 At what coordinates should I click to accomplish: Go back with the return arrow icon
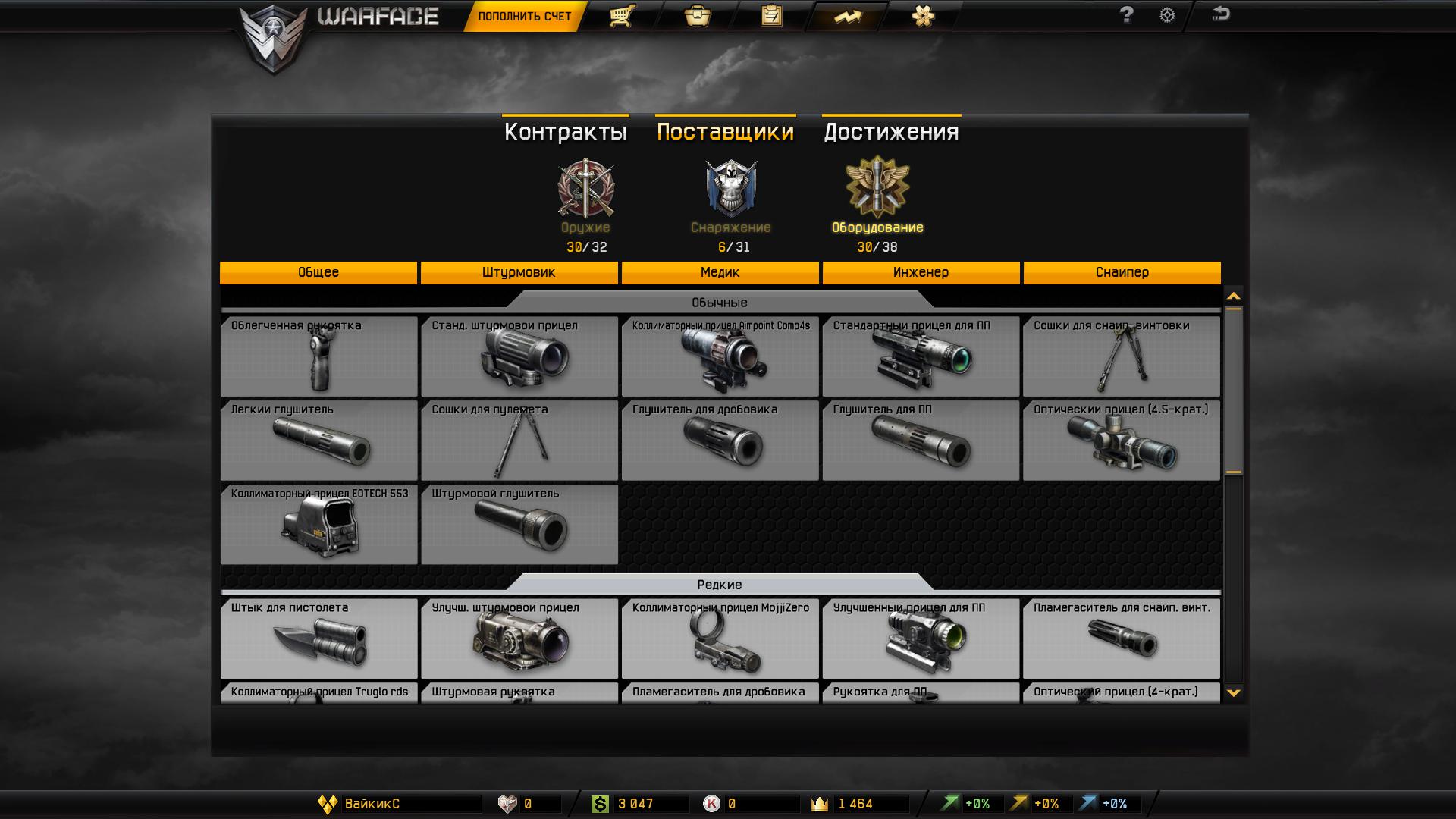pyautogui.click(x=1220, y=14)
